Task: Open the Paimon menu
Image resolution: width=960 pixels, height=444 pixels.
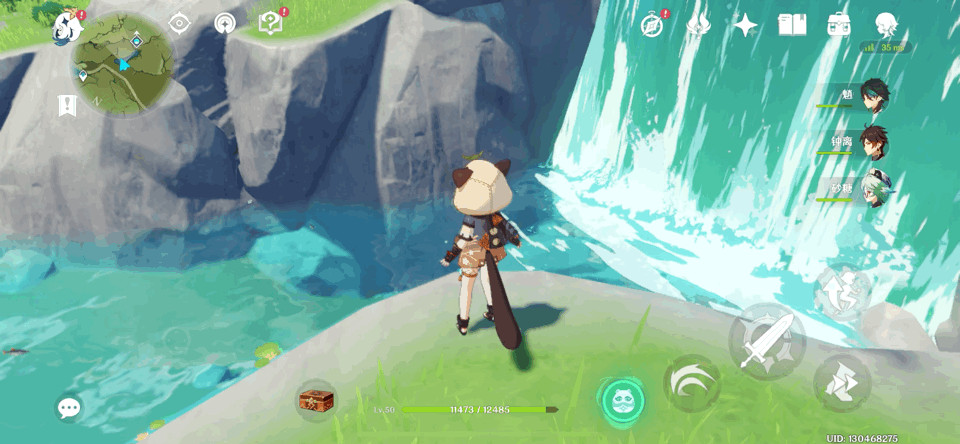Action: coord(67,25)
